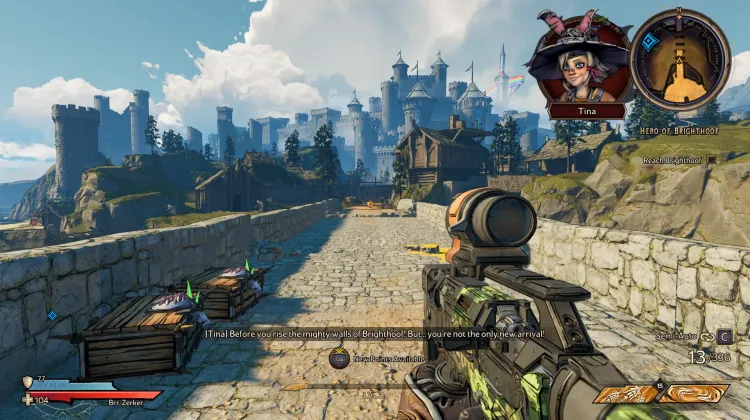
Task: Open the circular minimap
Action: [680, 58]
